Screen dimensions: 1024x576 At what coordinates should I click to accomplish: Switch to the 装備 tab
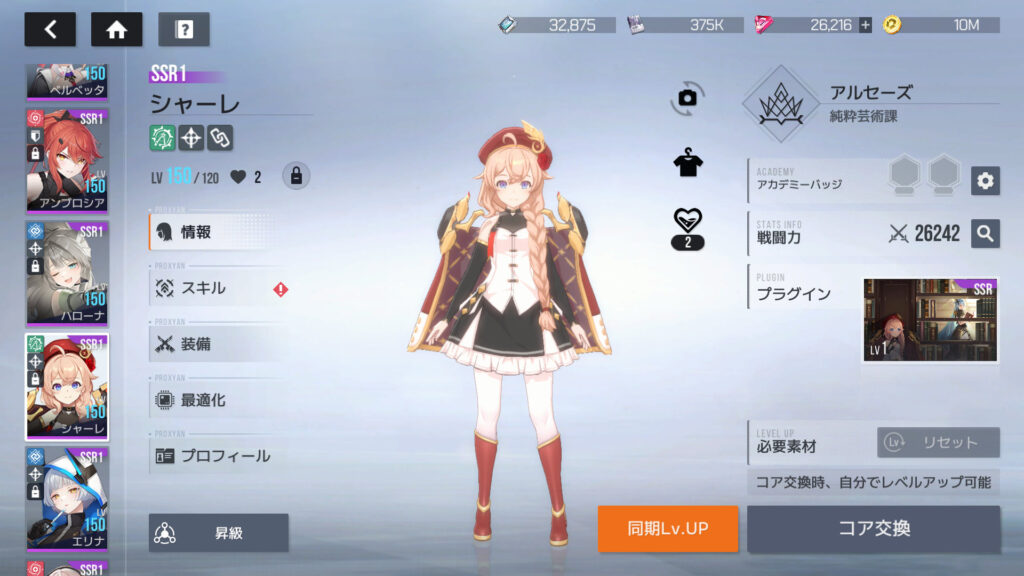point(218,344)
